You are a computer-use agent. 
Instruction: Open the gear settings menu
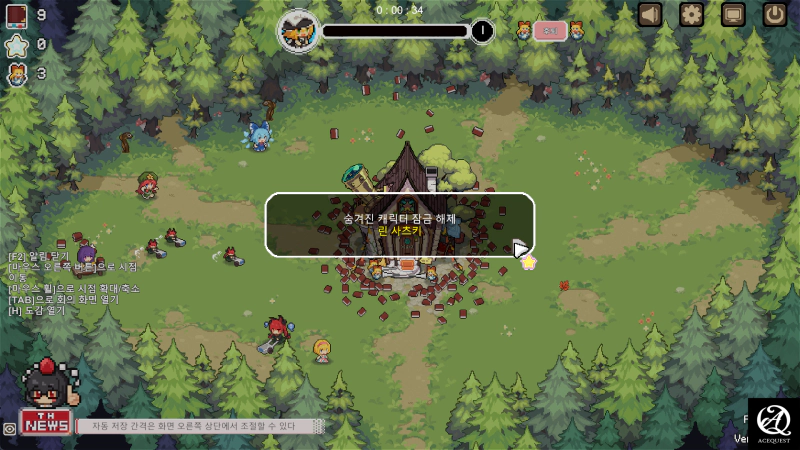tap(692, 14)
